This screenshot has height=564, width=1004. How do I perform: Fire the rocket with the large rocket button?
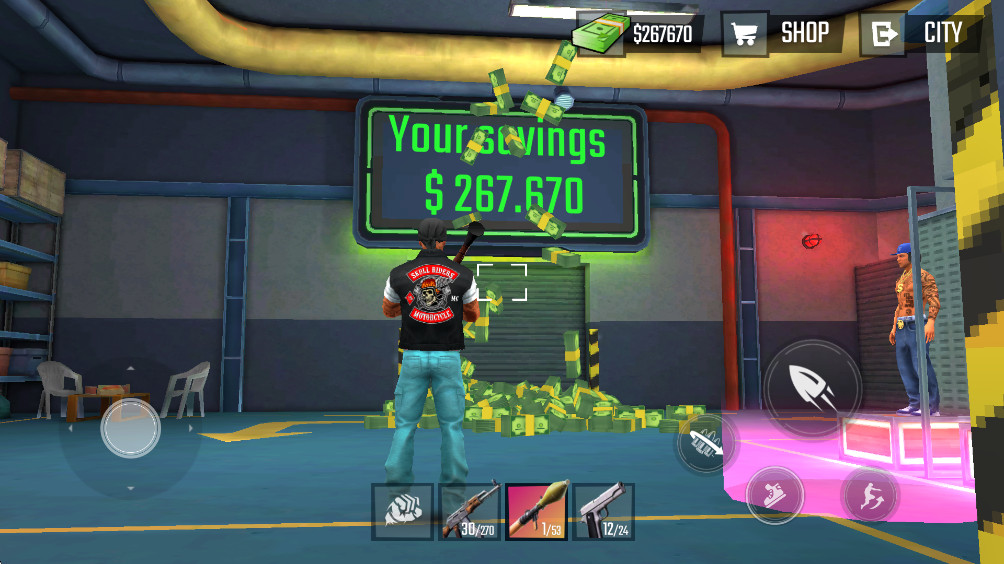[813, 388]
